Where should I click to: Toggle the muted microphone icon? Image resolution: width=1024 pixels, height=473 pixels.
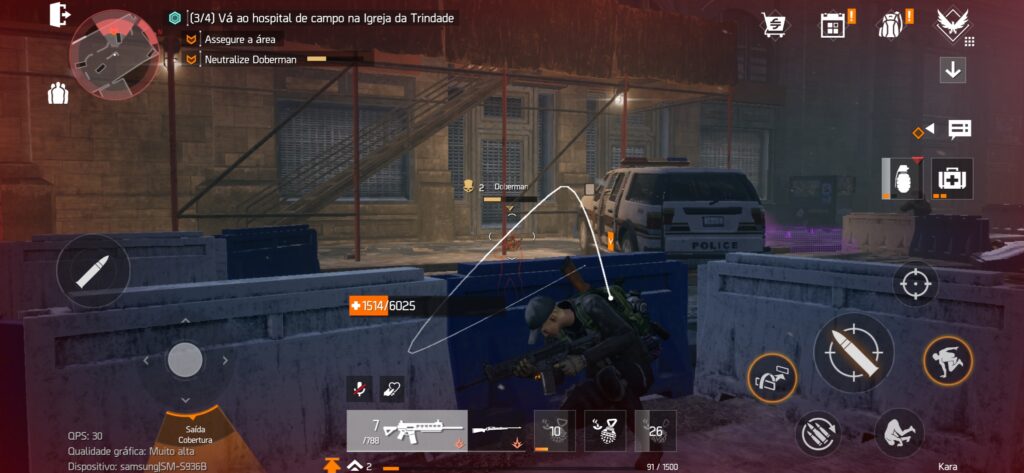359,388
